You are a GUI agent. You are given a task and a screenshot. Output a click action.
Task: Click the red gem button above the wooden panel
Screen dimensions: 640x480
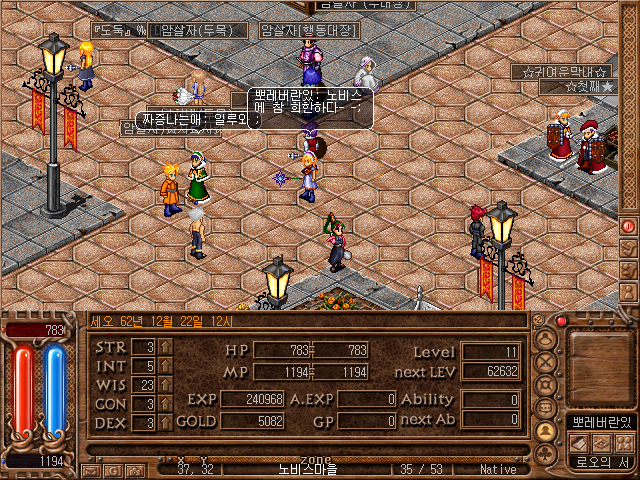pos(561,321)
